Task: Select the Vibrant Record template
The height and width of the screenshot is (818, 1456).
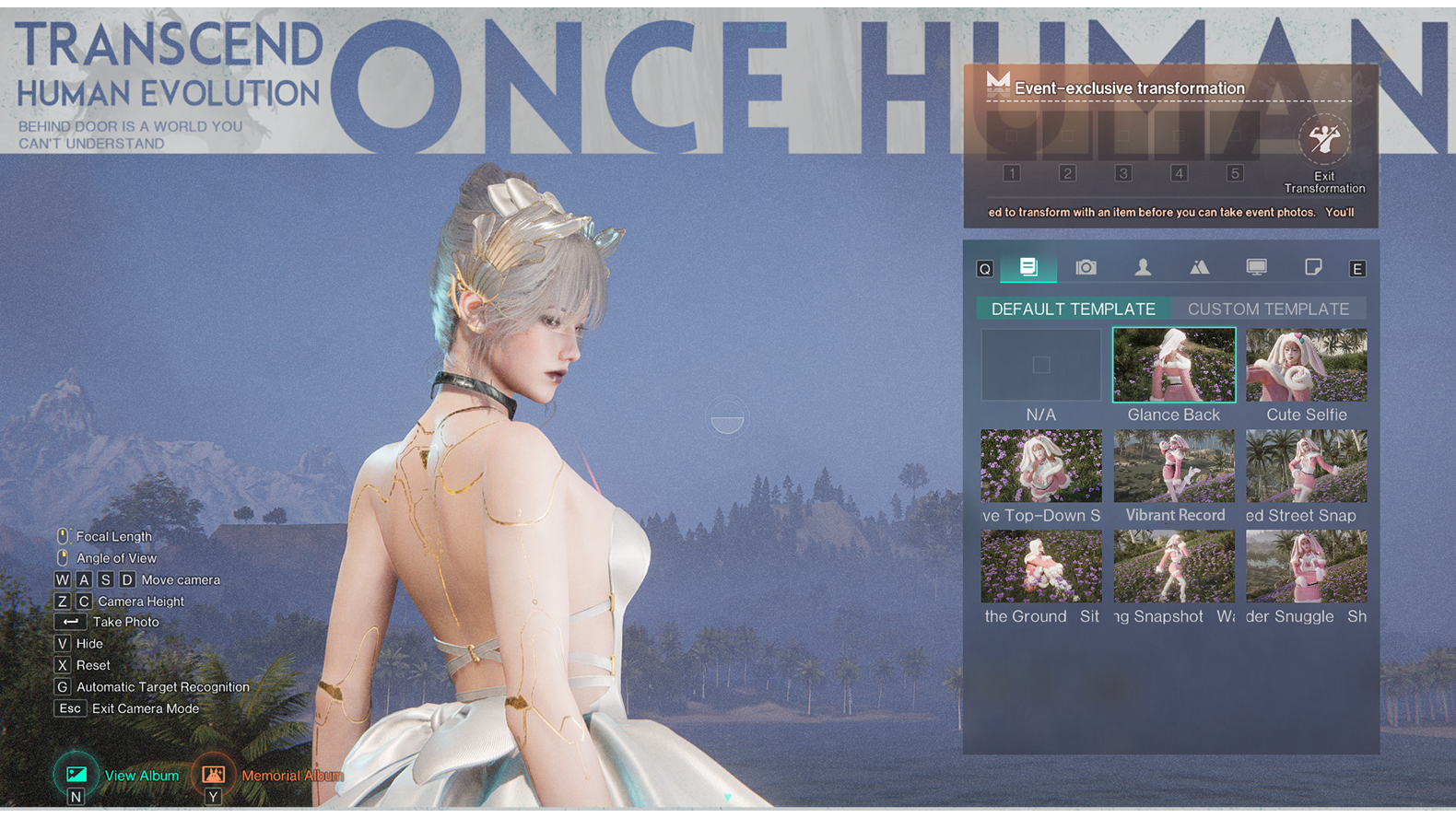Action: point(1173,466)
